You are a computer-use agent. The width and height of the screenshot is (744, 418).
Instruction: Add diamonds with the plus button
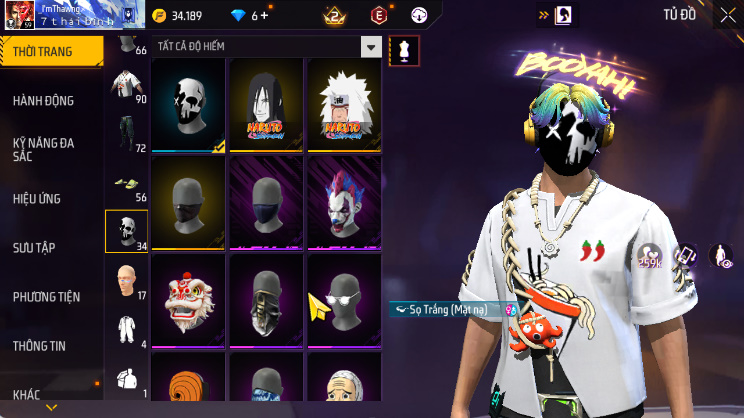point(265,15)
